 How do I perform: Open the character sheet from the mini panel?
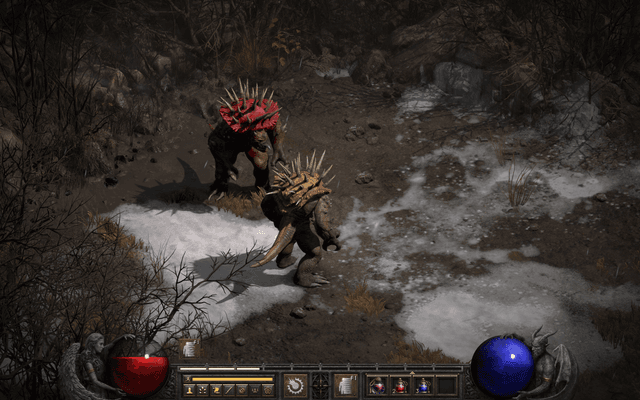[189, 389]
